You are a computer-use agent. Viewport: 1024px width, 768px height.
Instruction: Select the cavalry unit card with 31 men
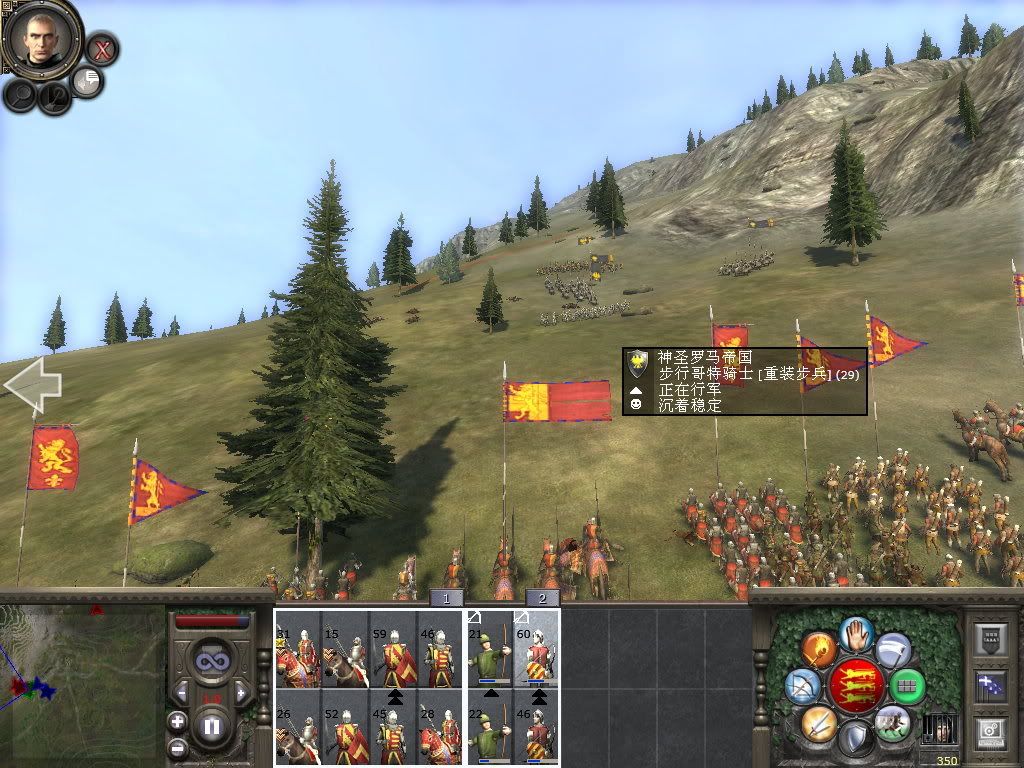[298, 650]
